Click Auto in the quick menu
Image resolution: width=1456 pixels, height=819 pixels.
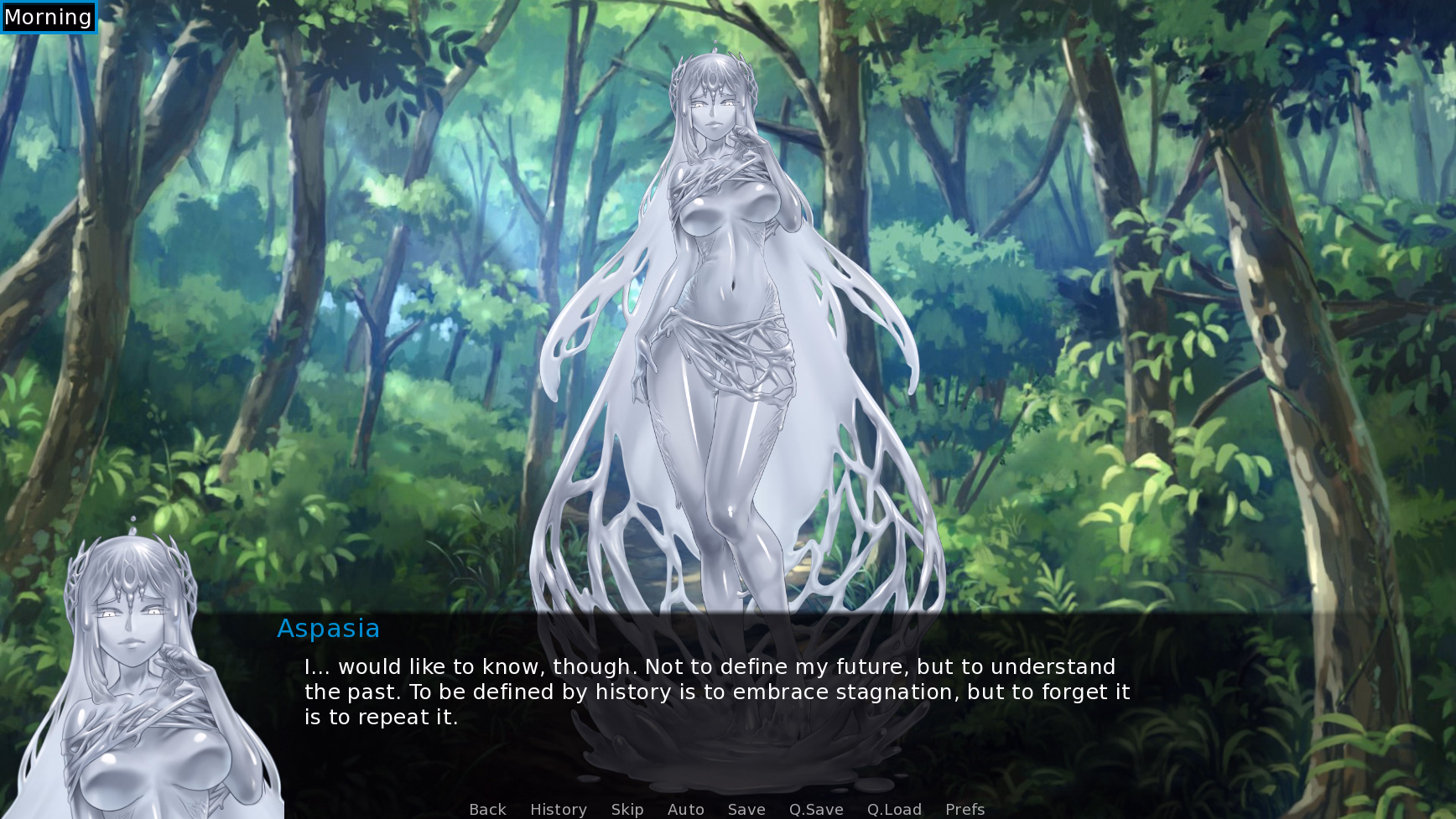(684, 809)
